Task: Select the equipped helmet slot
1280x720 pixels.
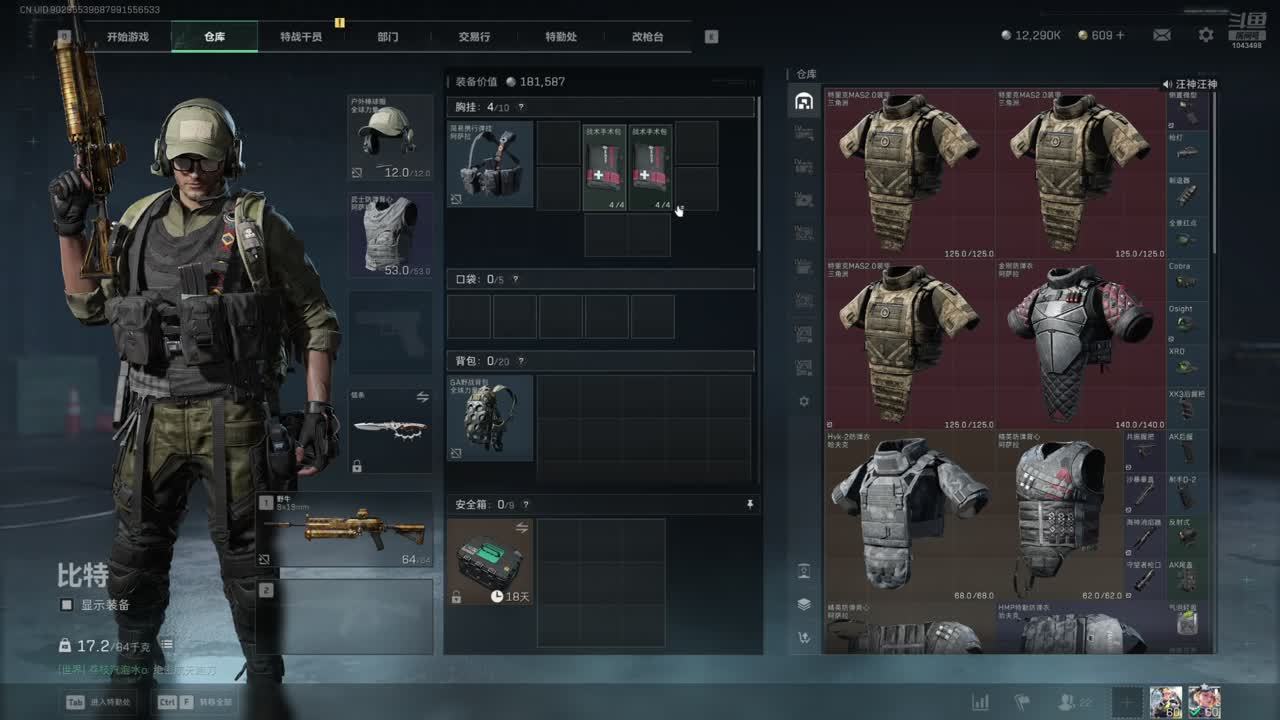Action: point(390,138)
